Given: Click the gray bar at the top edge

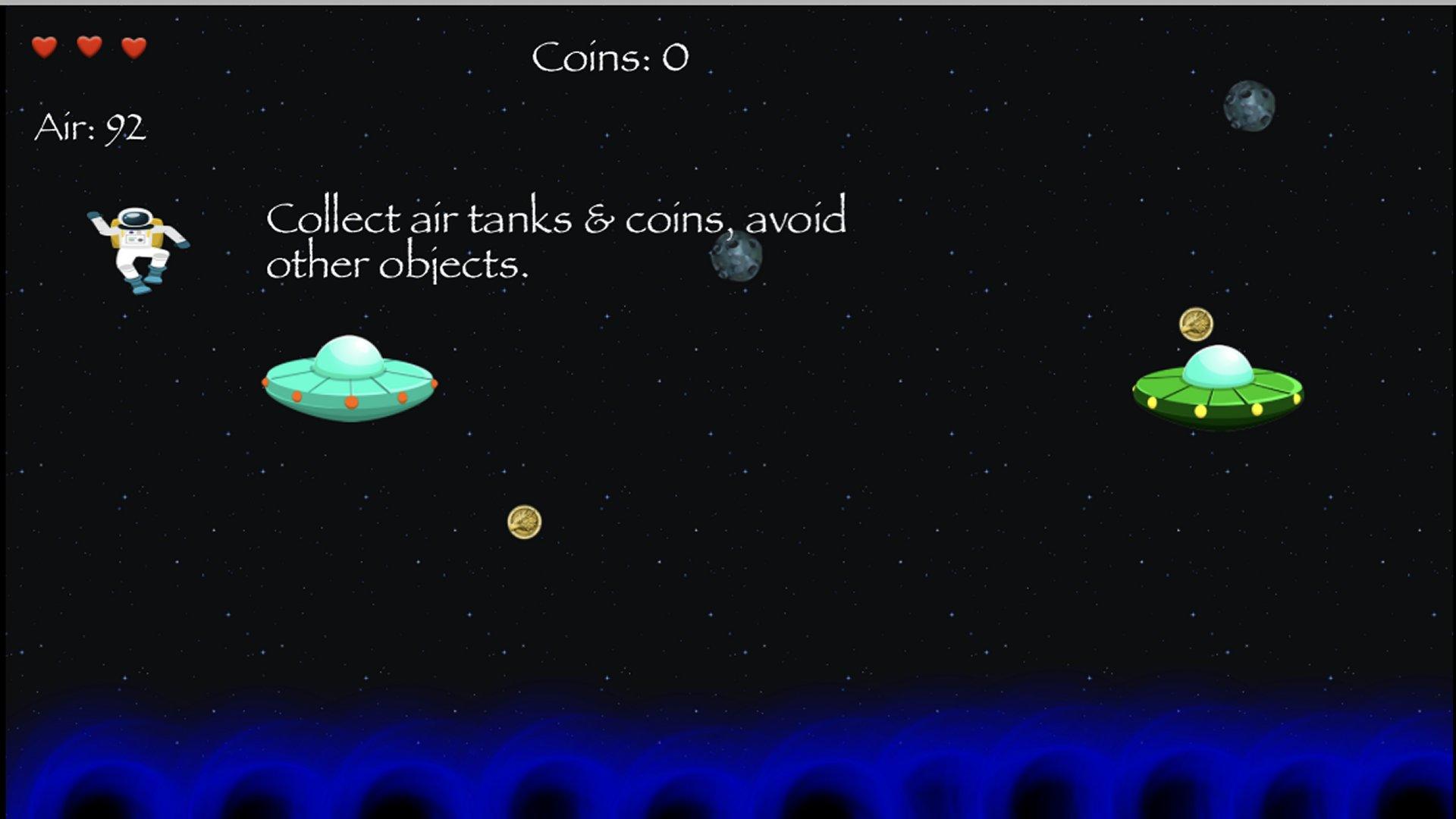Looking at the screenshot, I should tap(728, 4).
